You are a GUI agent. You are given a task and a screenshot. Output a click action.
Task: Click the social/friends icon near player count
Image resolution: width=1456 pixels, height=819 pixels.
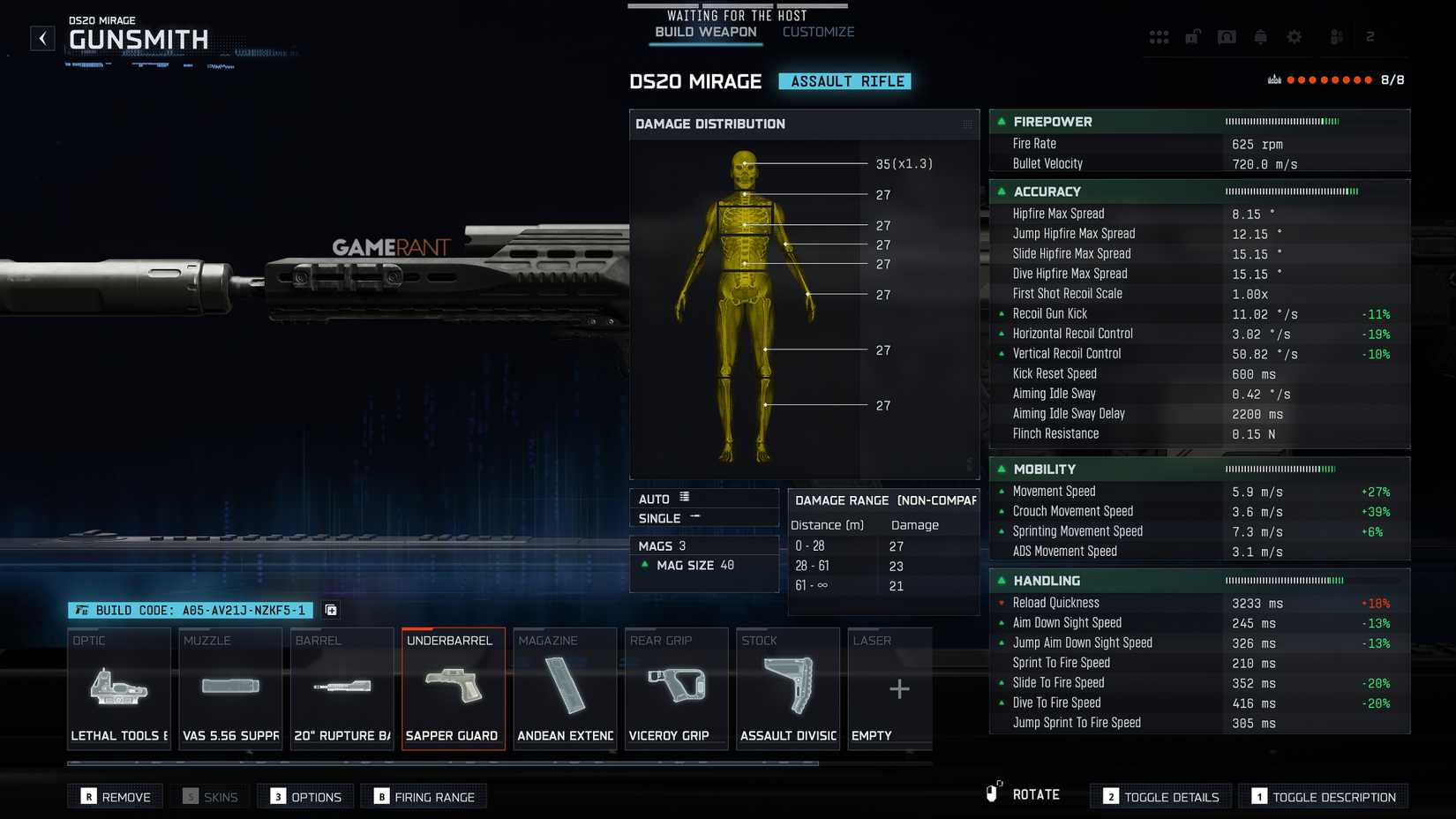(1336, 37)
